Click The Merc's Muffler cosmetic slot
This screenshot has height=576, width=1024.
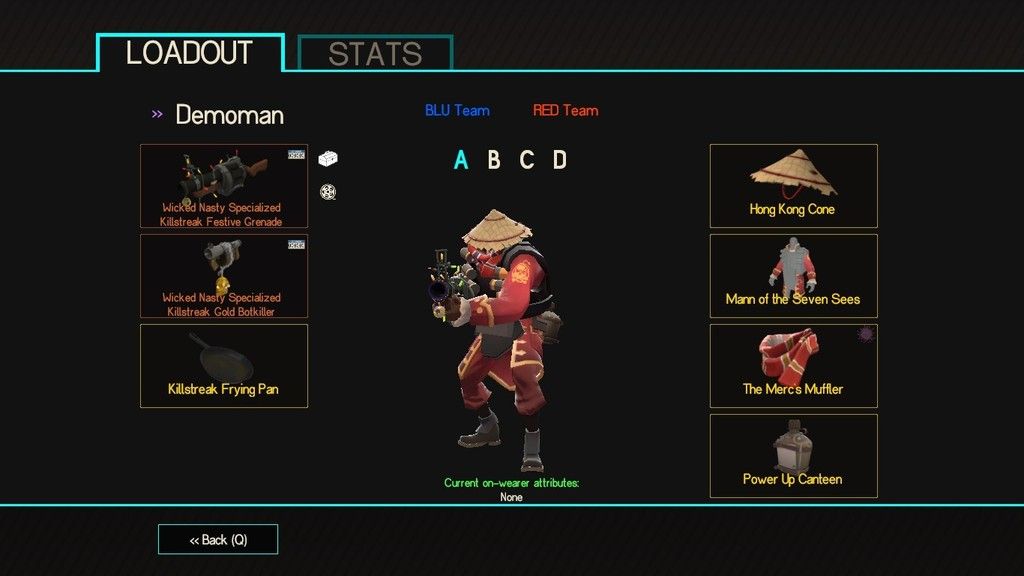tap(793, 366)
